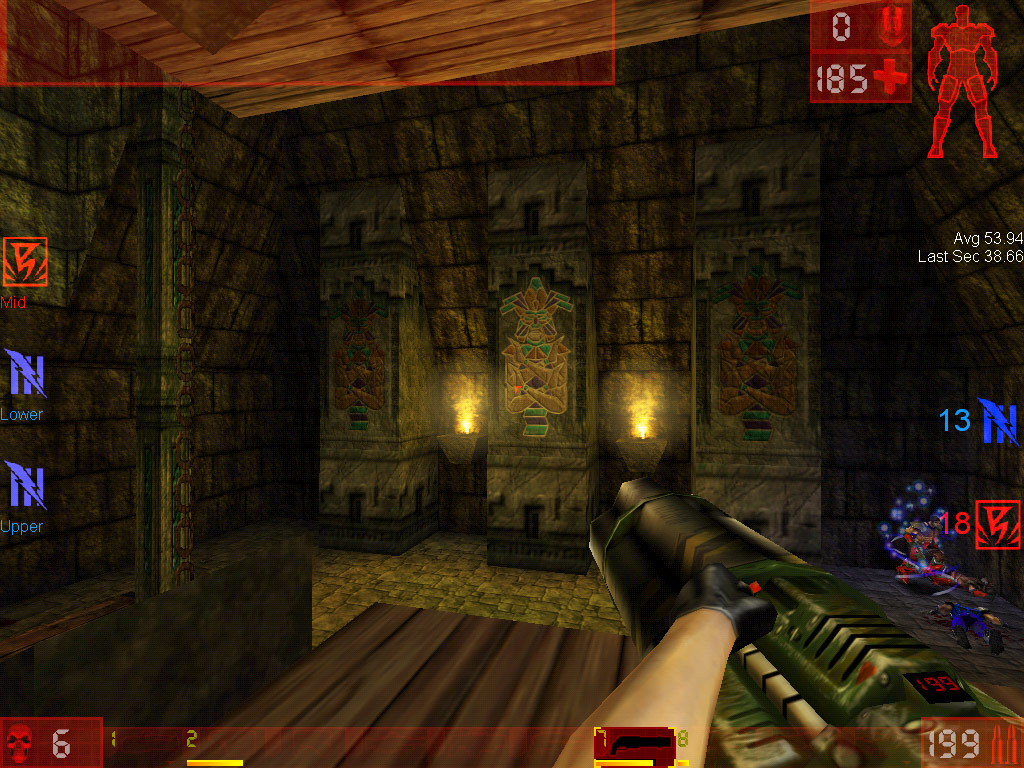
Task: Click the red team score emblem
Action: (x=997, y=521)
